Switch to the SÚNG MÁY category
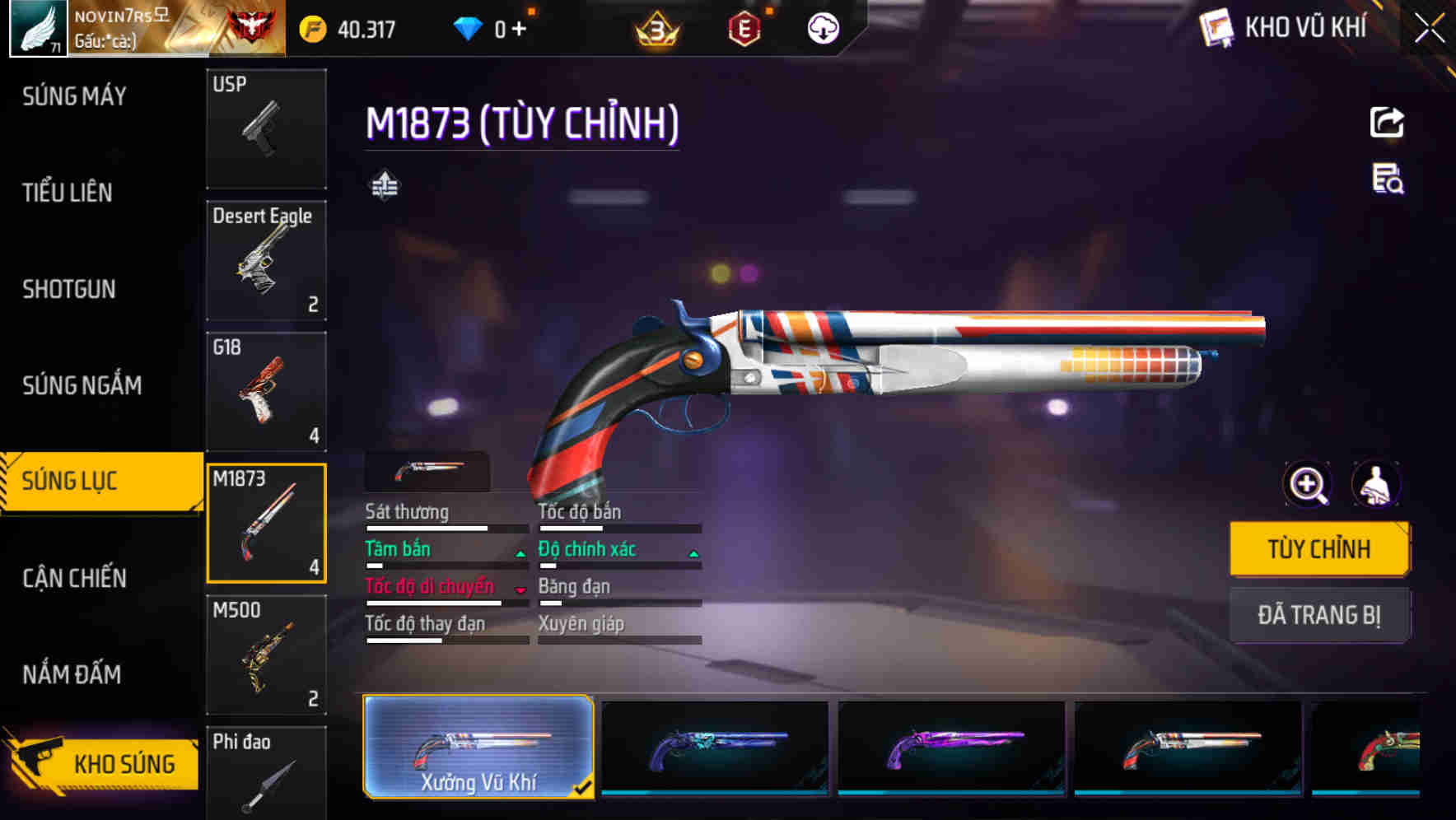Image resolution: width=1456 pixels, height=820 pixels. [x=74, y=96]
